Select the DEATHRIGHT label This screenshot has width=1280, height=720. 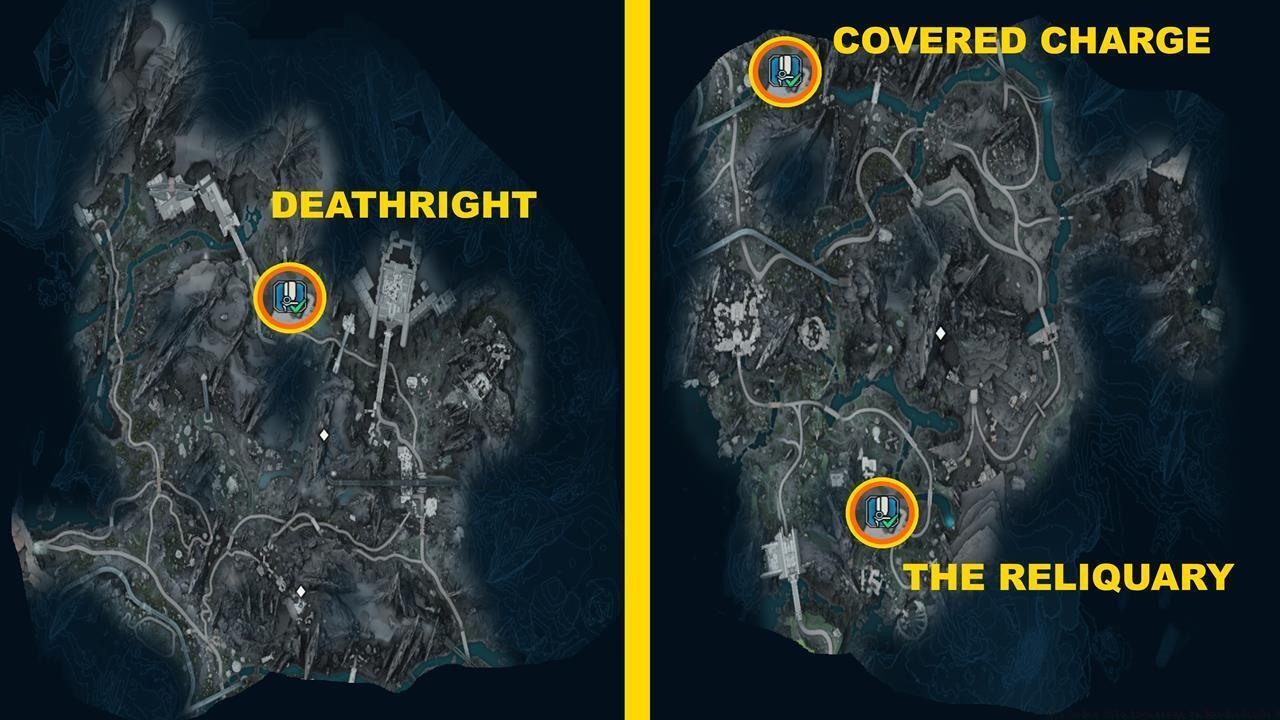coord(404,207)
